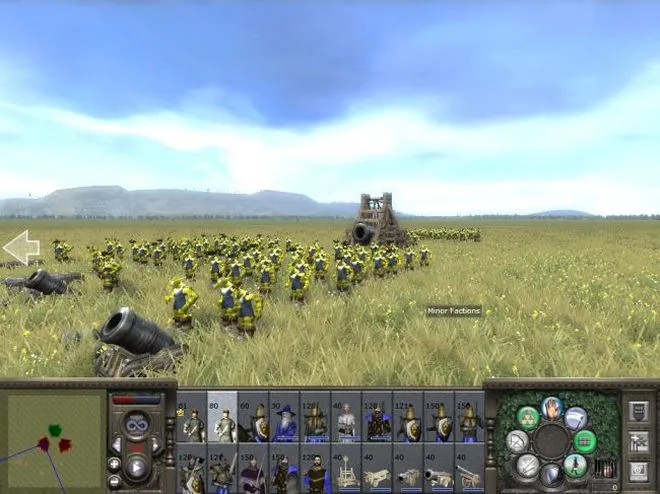Select the catapult siege unit card
The width and height of the screenshot is (660, 494).
[x=346, y=470]
